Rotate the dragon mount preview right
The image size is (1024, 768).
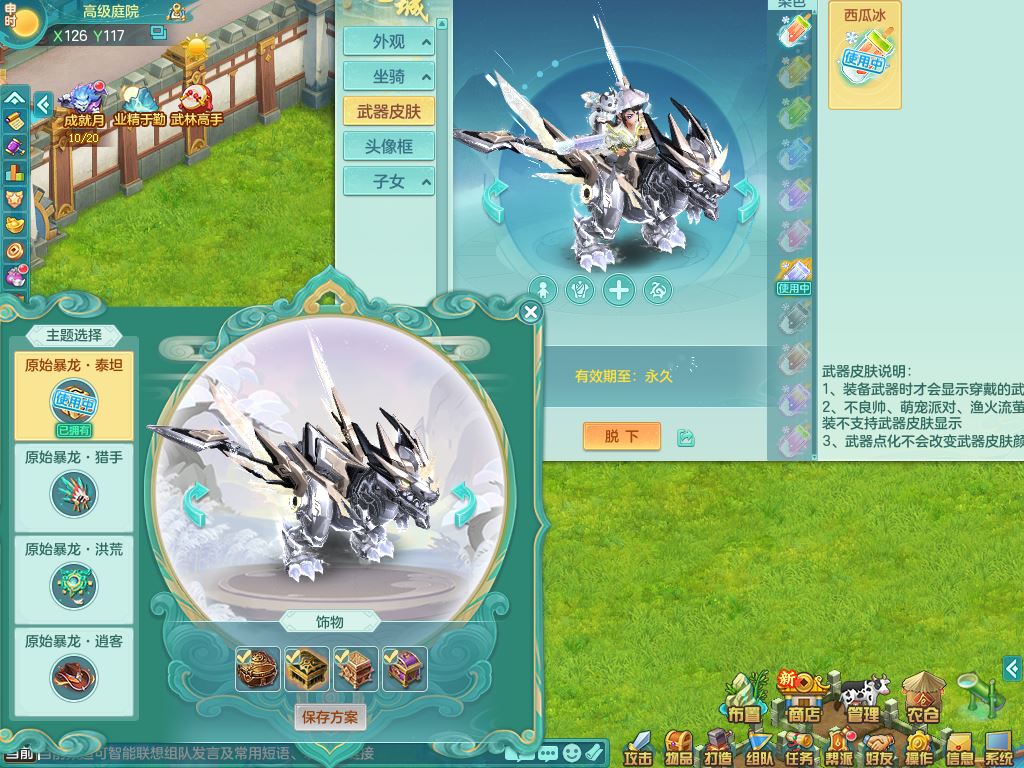(x=464, y=503)
